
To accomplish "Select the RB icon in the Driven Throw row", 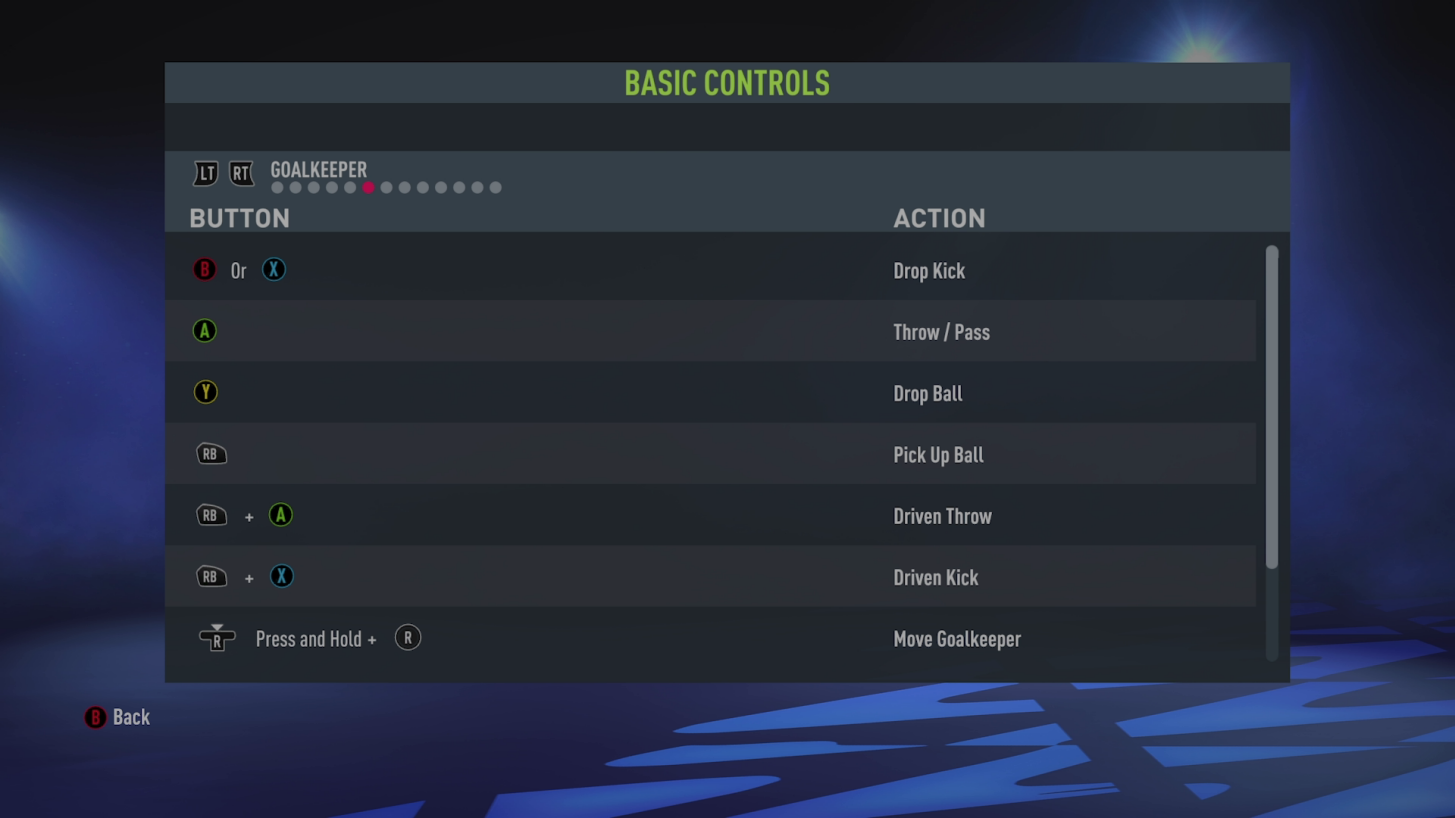I will tap(211, 515).
